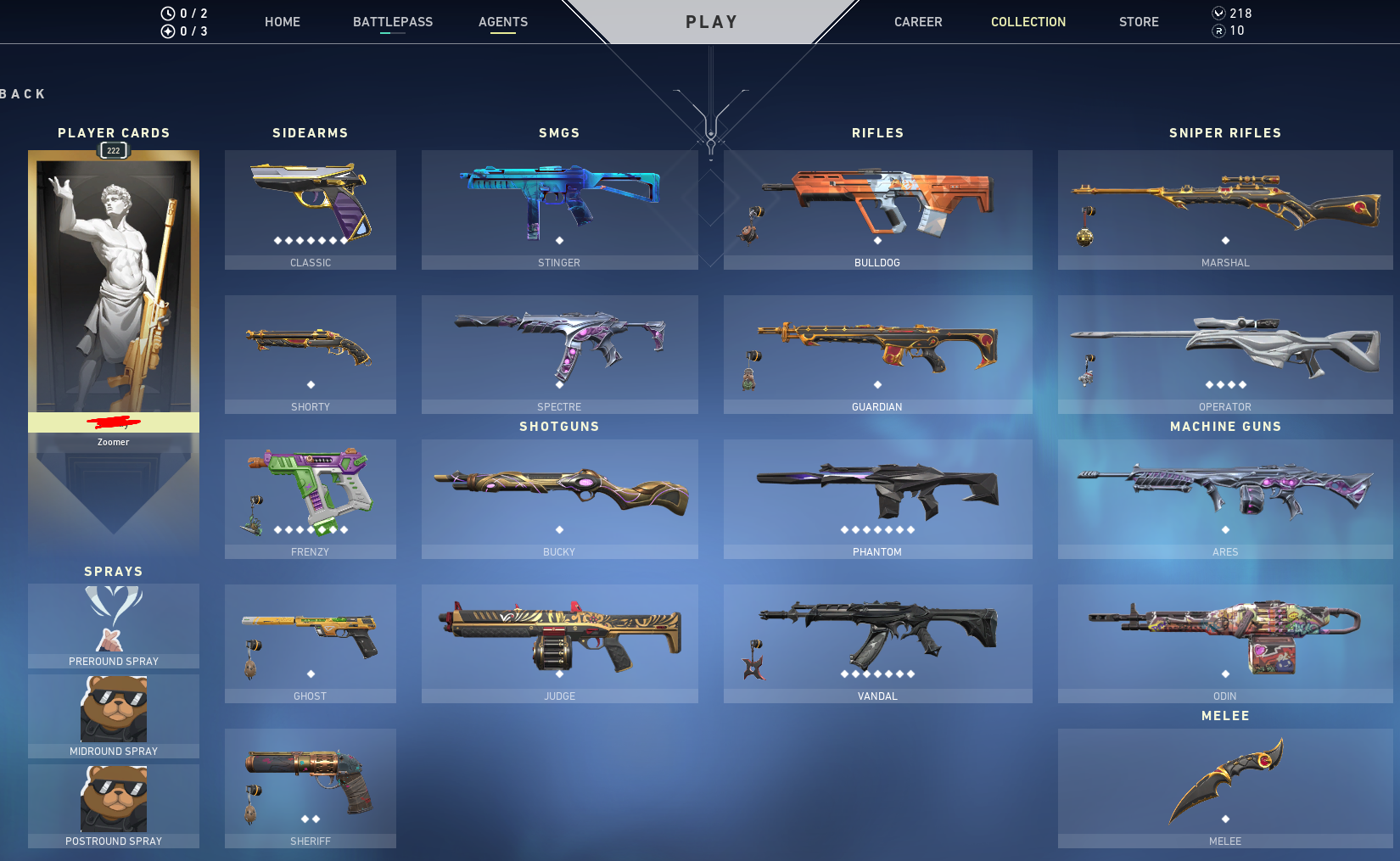The height and width of the screenshot is (861, 1400).
Task: Switch to the STORE tab
Action: tap(1139, 22)
